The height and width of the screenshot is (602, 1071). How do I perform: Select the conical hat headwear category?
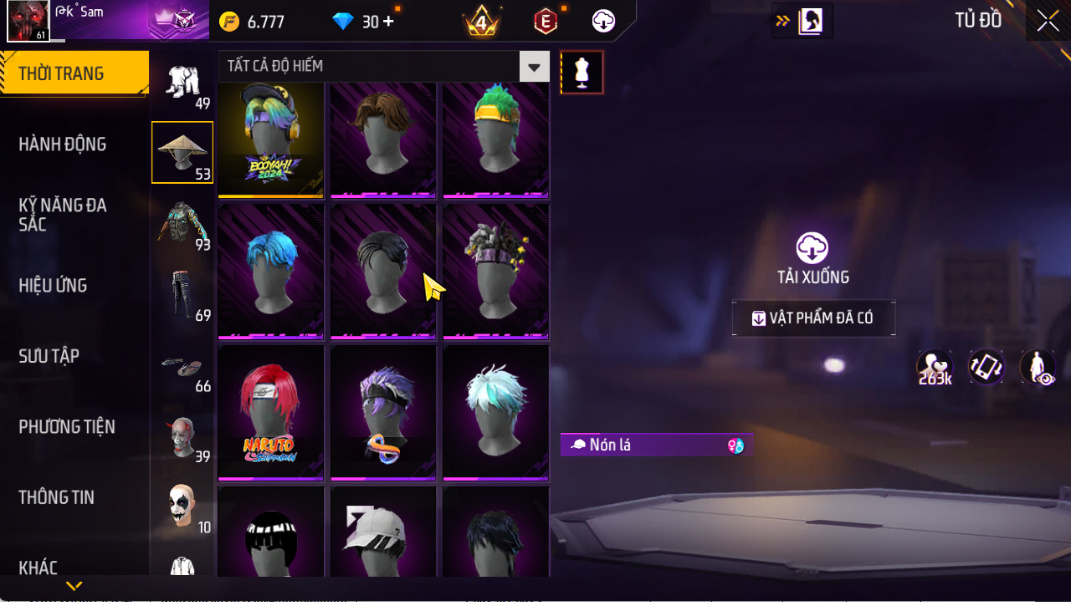(182, 153)
